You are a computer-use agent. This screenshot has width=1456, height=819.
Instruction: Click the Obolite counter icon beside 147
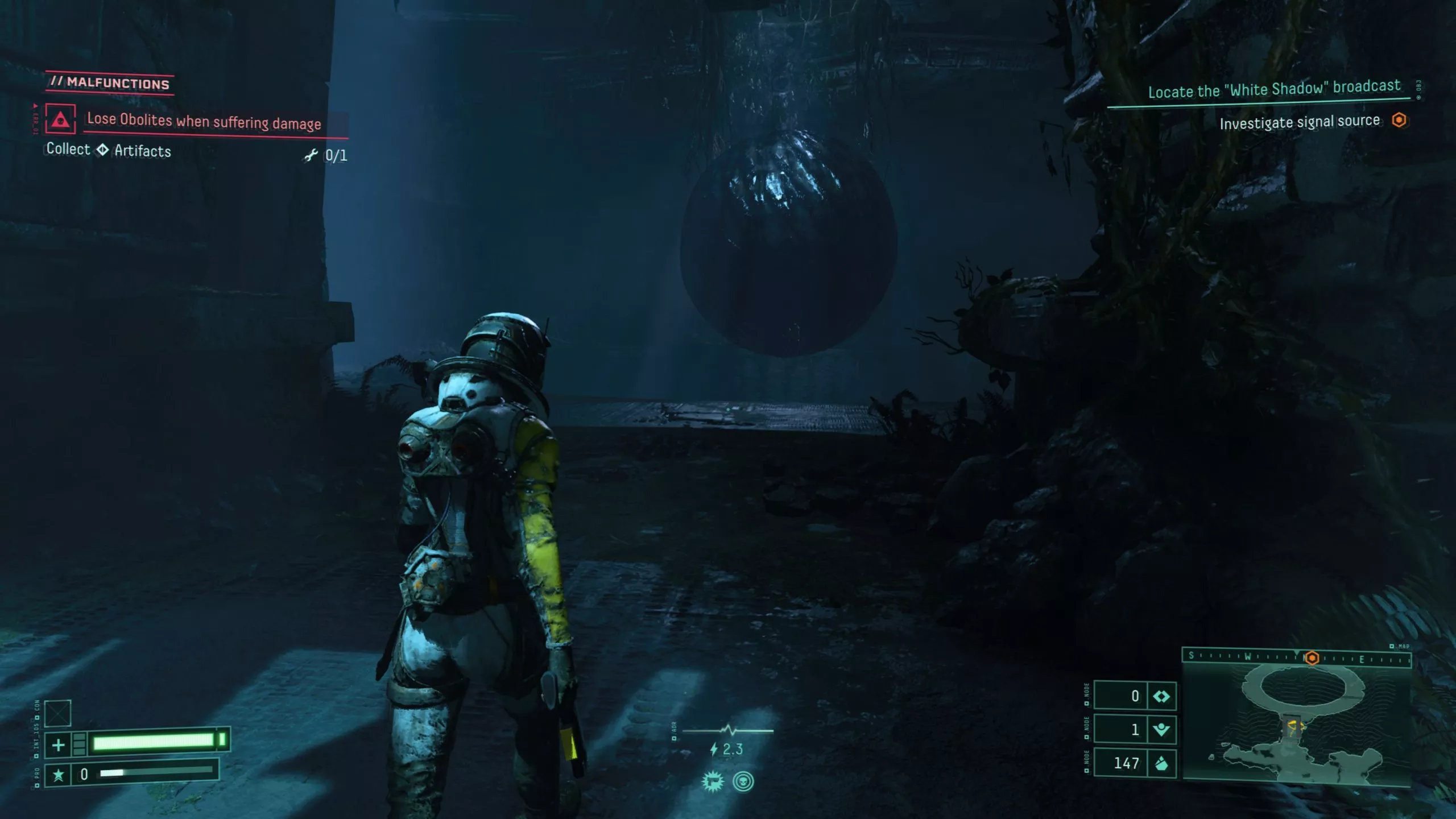1163,765
